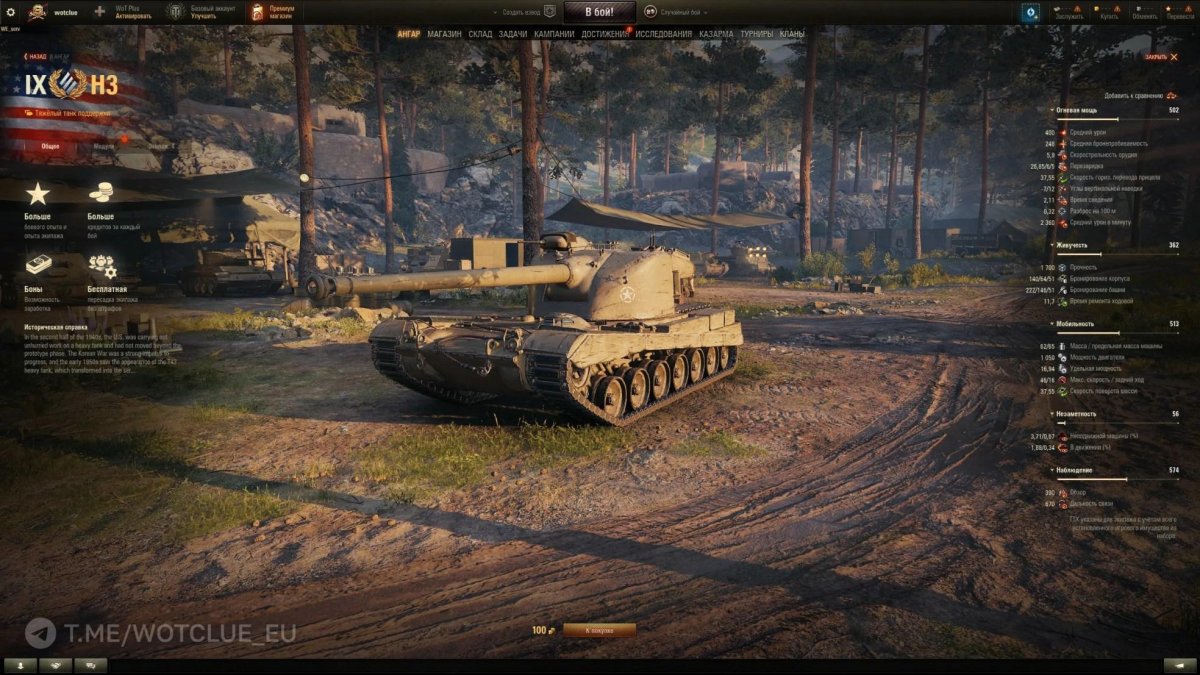Go to the ЗАДАЧИ tab
Viewport: 1200px width, 675px height.
pos(512,34)
